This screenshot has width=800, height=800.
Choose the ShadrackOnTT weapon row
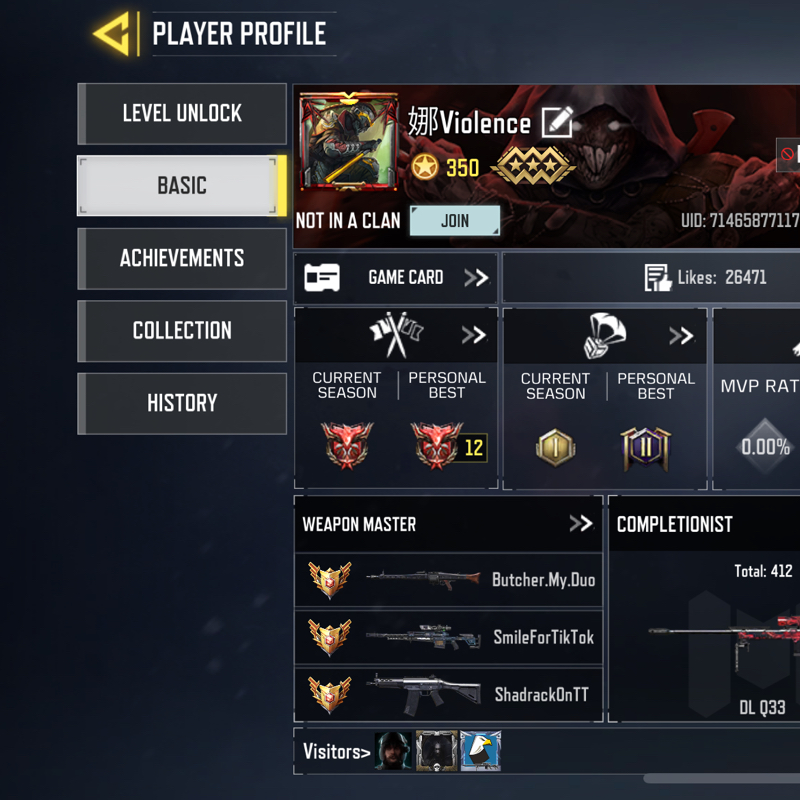point(449,694)
